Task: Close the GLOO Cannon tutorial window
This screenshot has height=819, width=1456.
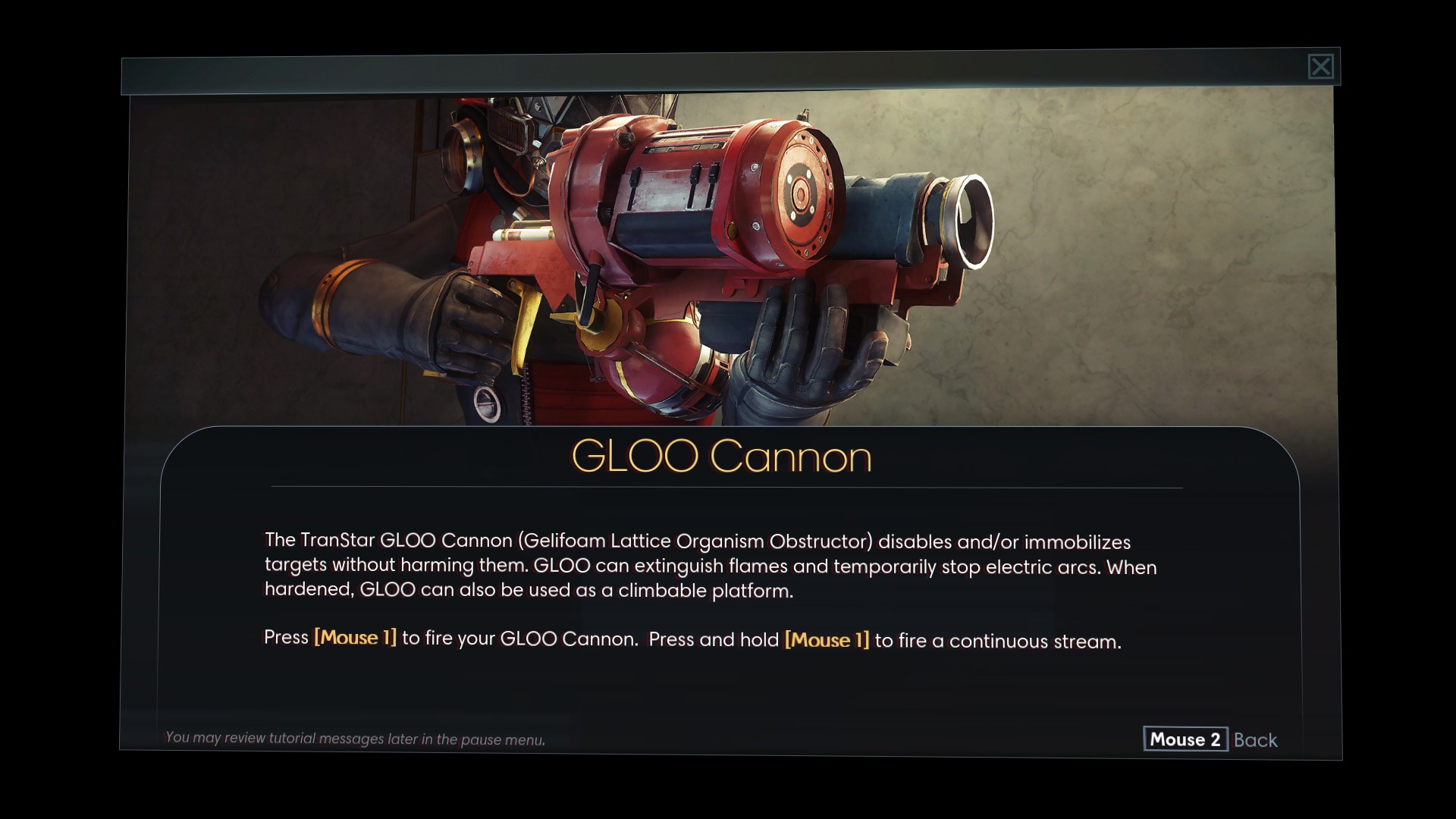Action: 1320,67
